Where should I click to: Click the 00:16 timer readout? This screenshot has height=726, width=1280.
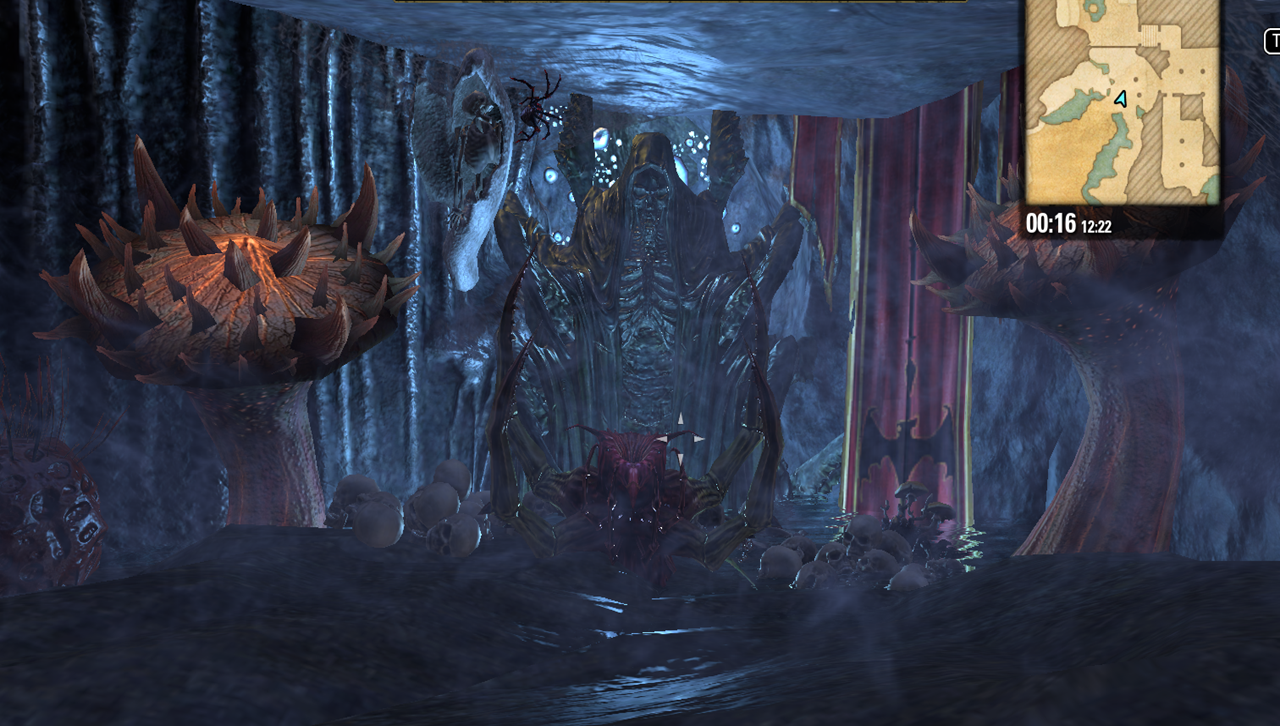tap(1050, 222)
